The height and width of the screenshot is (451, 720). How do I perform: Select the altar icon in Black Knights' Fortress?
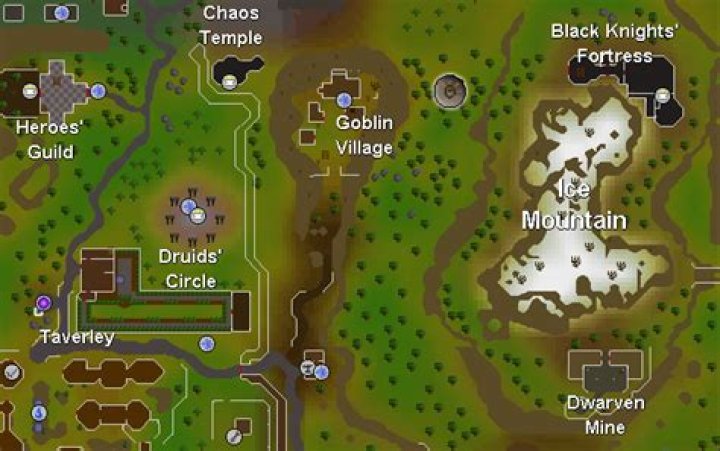tap(662, 96)
